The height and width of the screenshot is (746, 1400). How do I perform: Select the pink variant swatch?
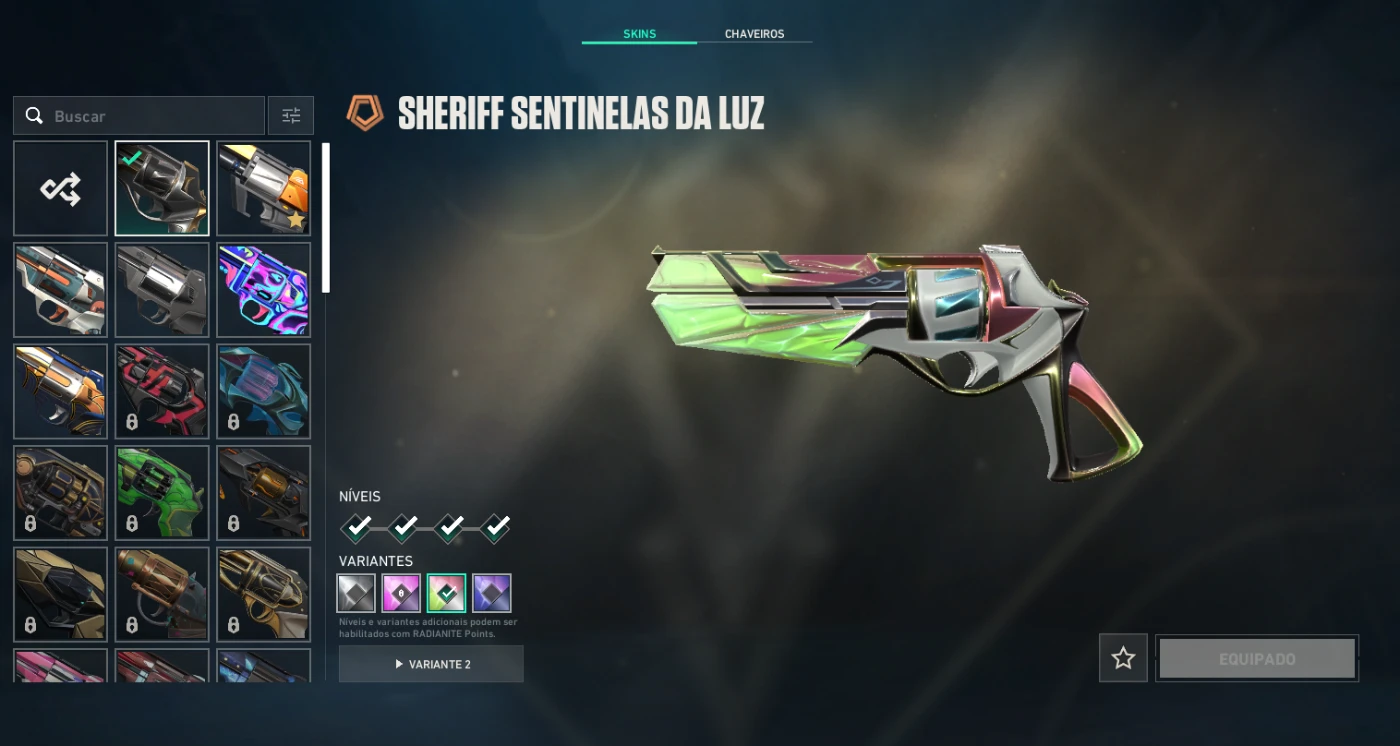(x=401, y=593)
